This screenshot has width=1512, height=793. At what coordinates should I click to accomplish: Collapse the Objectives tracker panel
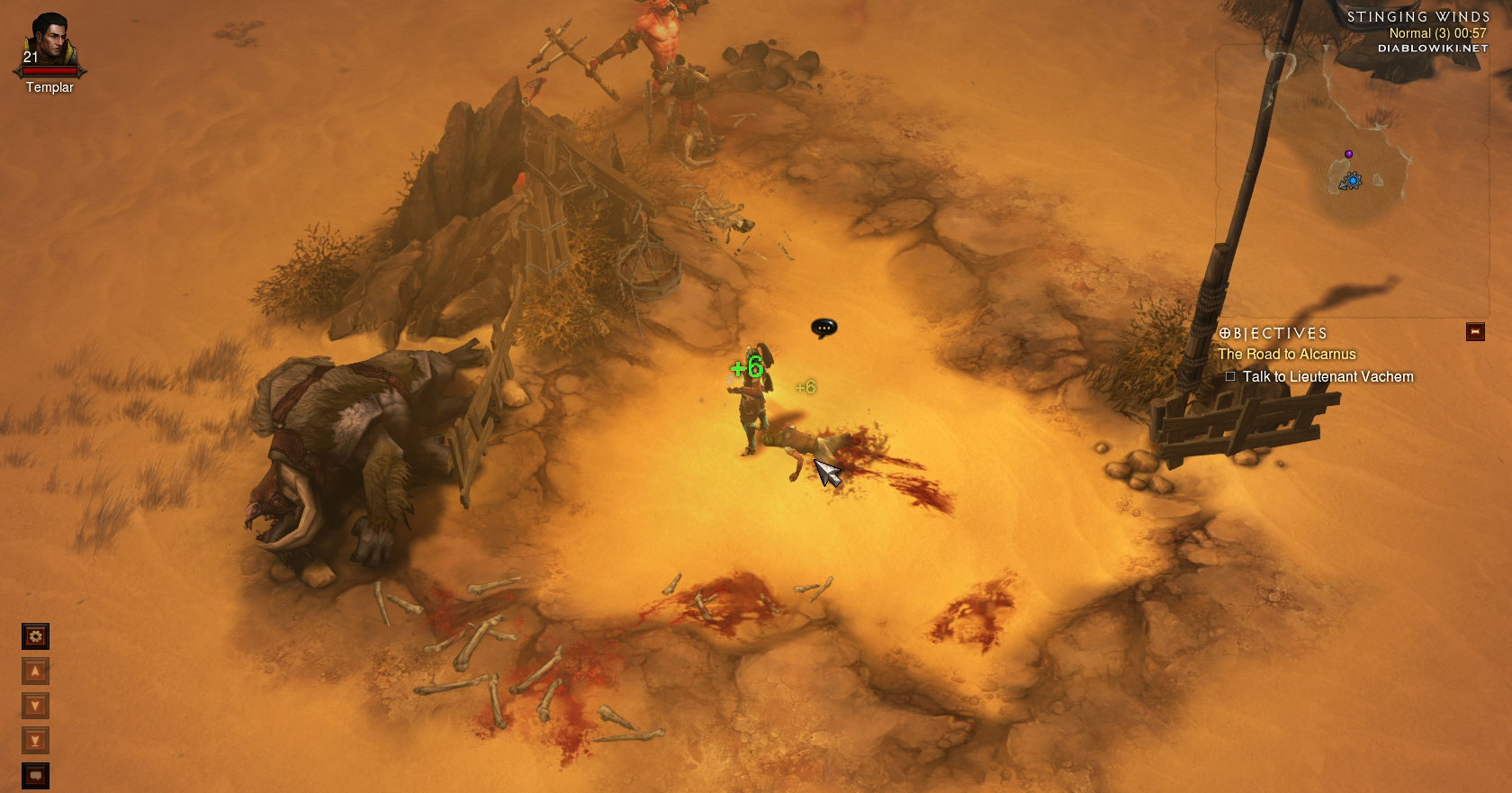[1474, 332]
